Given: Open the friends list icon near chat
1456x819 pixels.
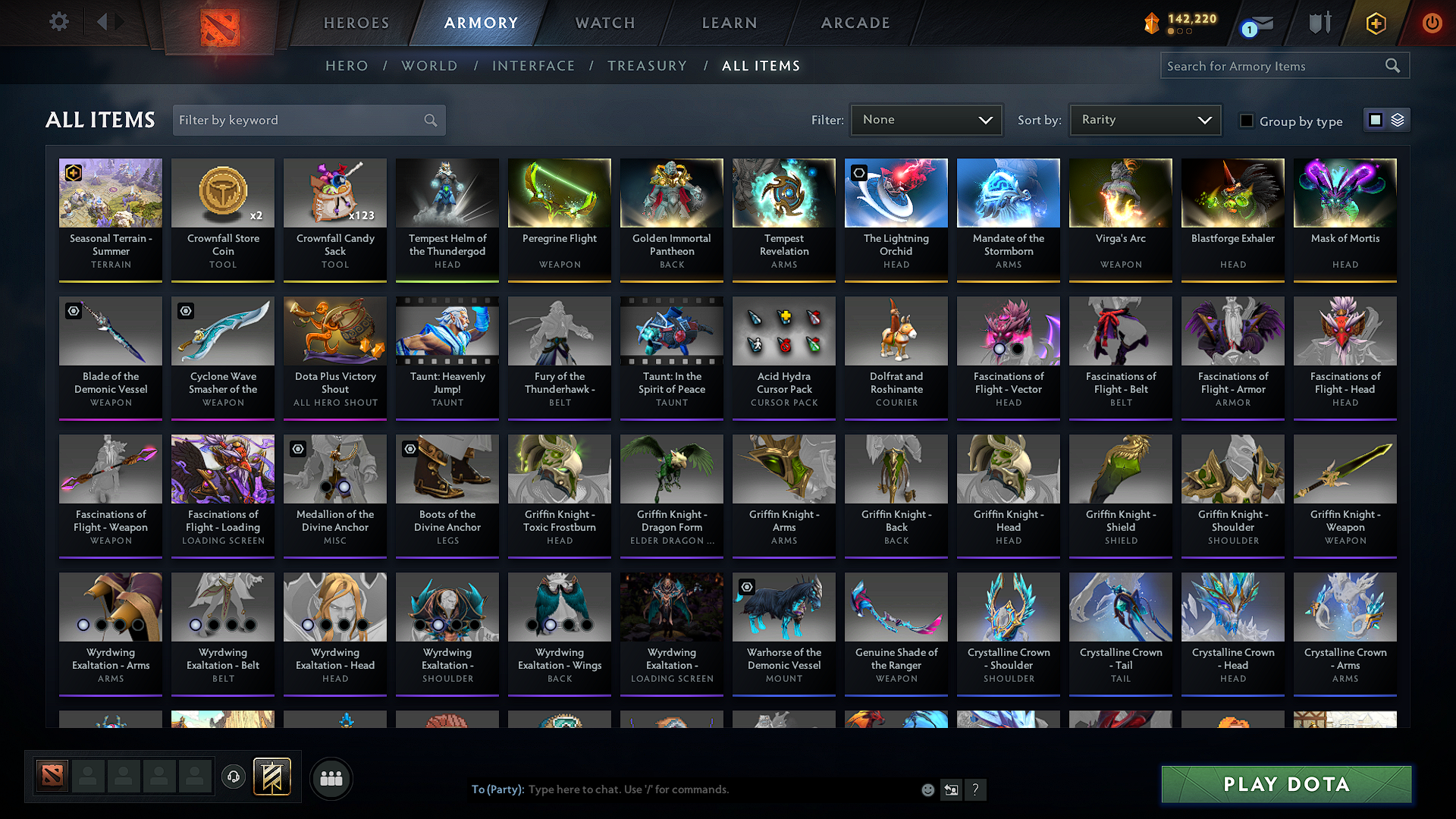Looking at the screenshot, I should (331, 778).
